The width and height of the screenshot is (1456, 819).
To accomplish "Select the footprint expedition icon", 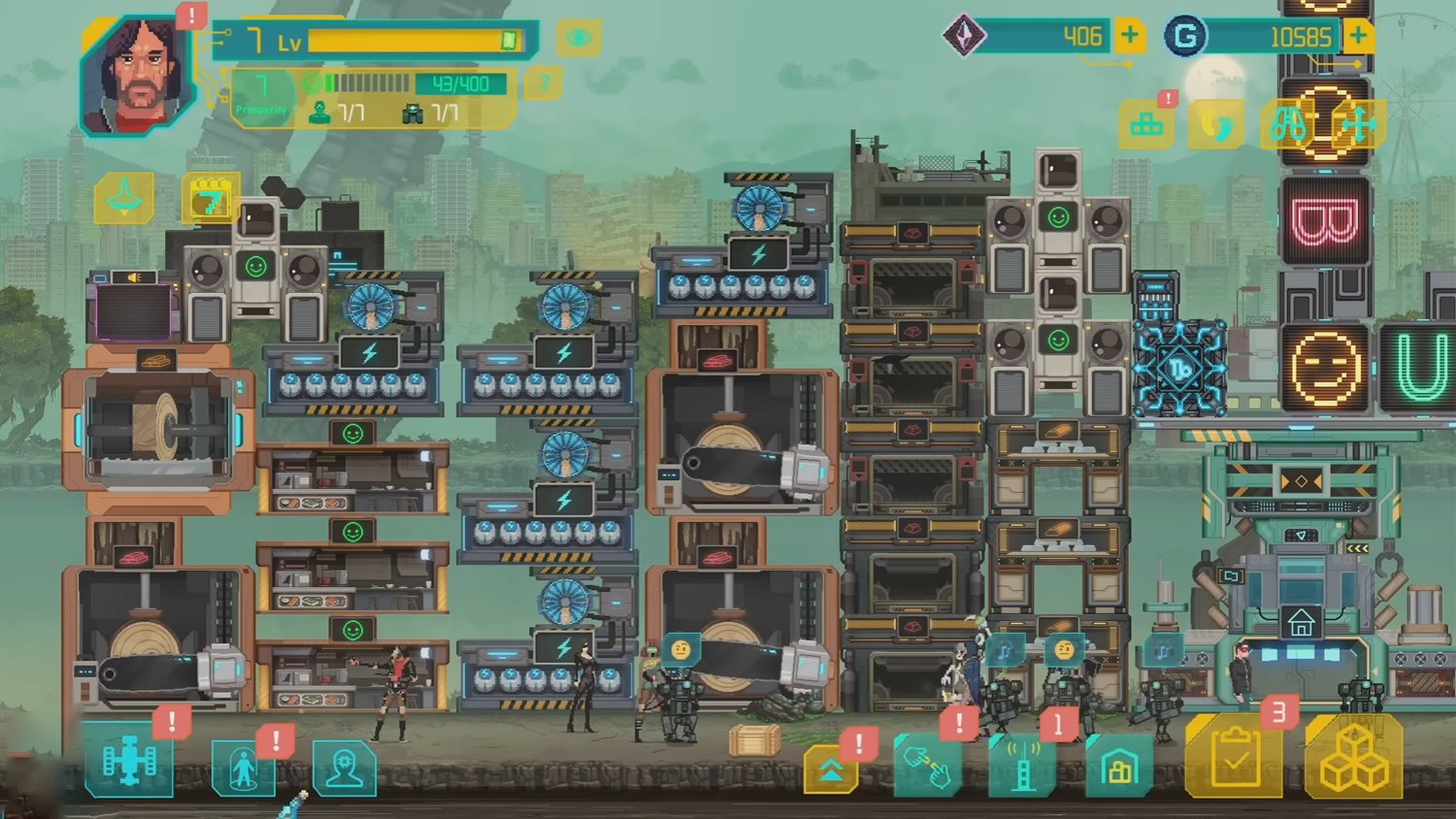I will (x=1215, y=126).
